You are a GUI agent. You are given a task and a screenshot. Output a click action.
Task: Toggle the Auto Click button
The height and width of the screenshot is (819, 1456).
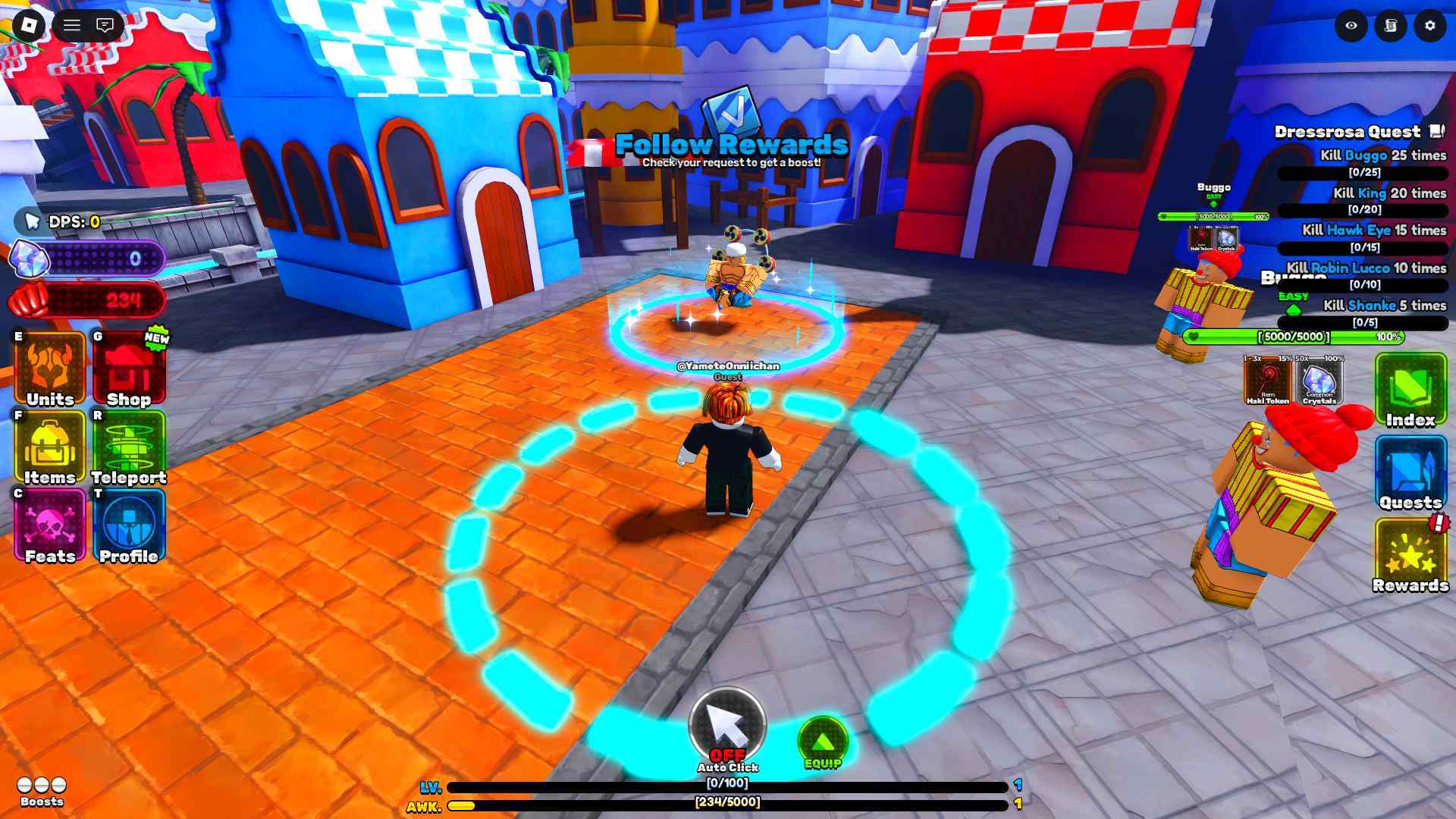point(727,727)
